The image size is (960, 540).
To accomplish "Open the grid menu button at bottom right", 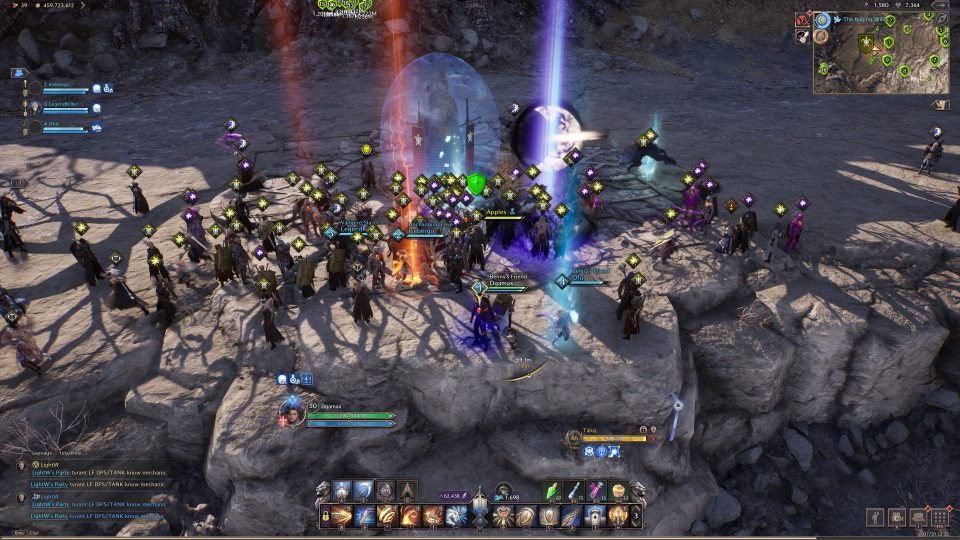I will [x=939, y=518].
